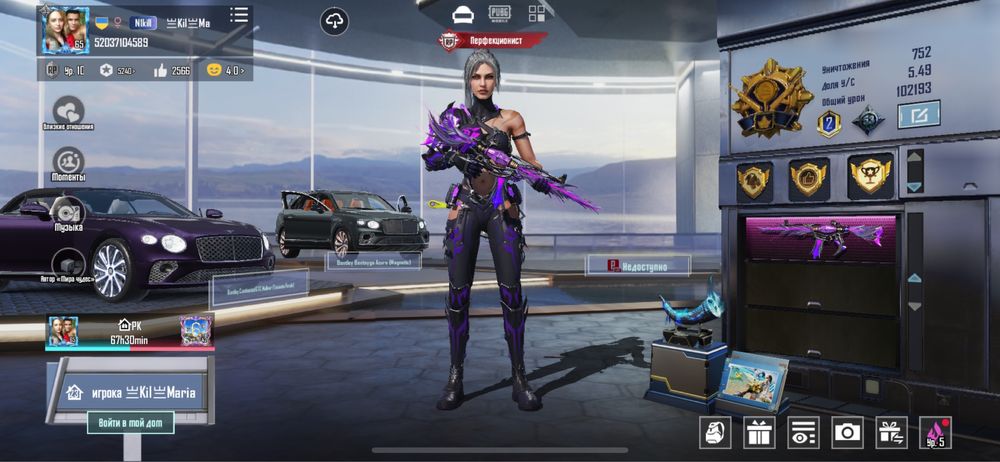The width and height of the screenshot is (1000, 462).
Task: Click the Войти в мой дом button
Action: (x=130, y=422)
